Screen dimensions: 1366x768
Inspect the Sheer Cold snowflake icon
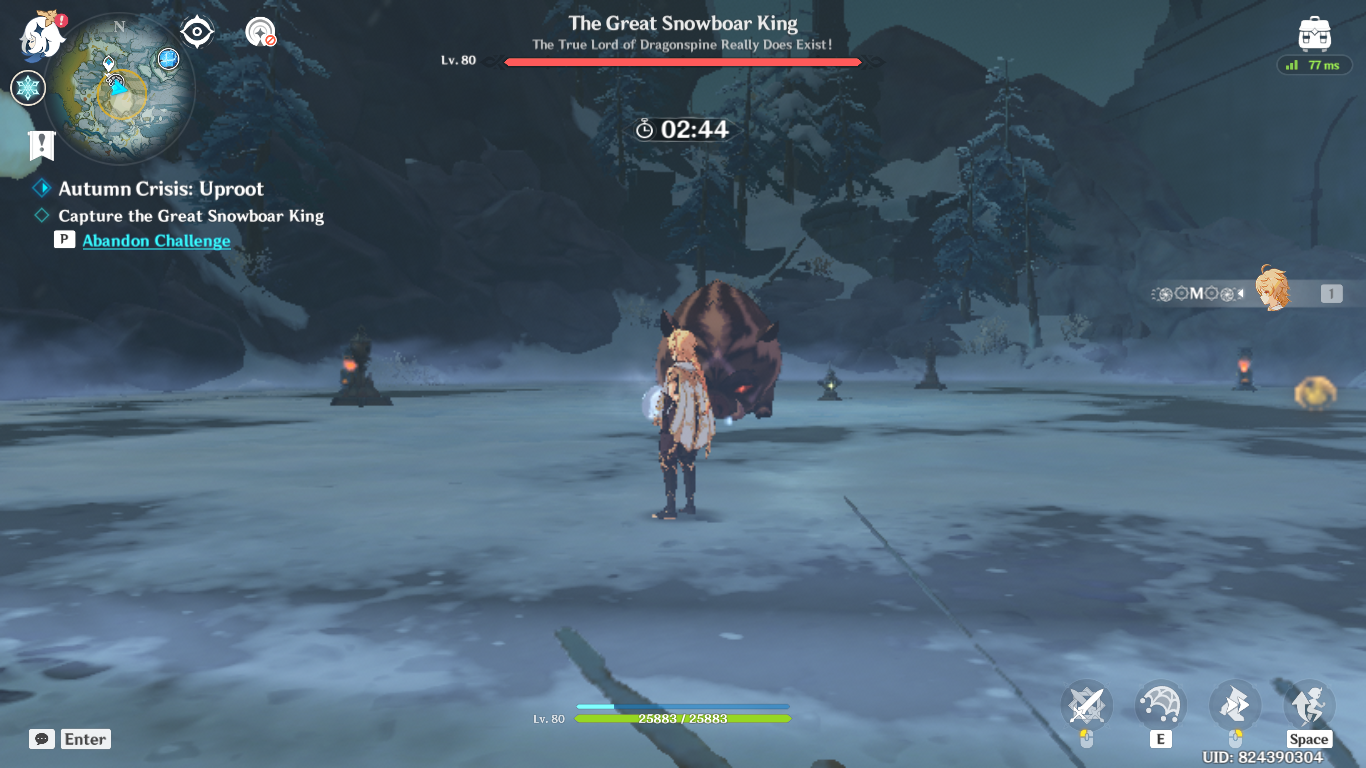[28, 88]
